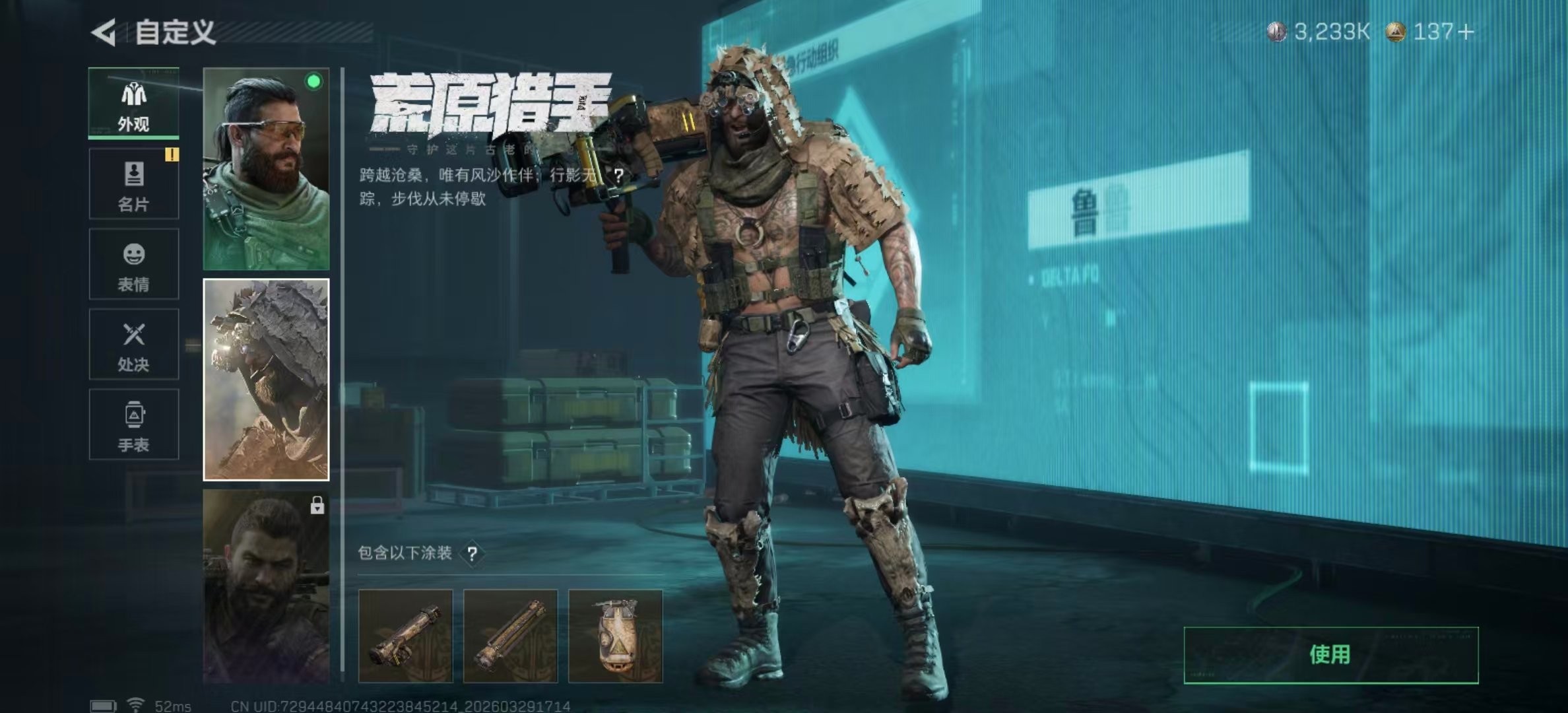Show help for 包含以下涂装
The width and height of the screenshot is (1568, 713).
click(x=473, y=554)
